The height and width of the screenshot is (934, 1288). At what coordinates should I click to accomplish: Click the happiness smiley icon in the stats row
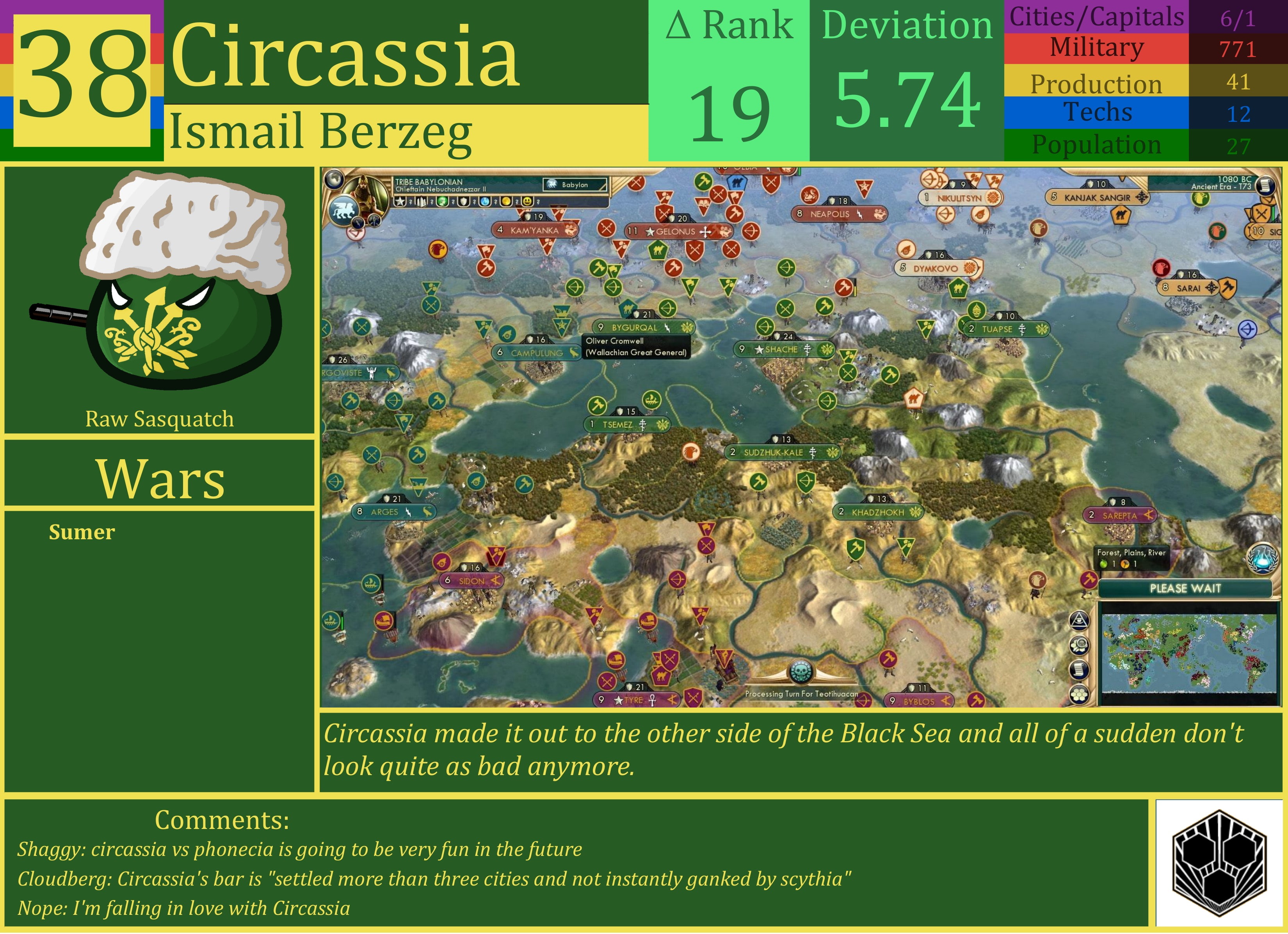528,203
